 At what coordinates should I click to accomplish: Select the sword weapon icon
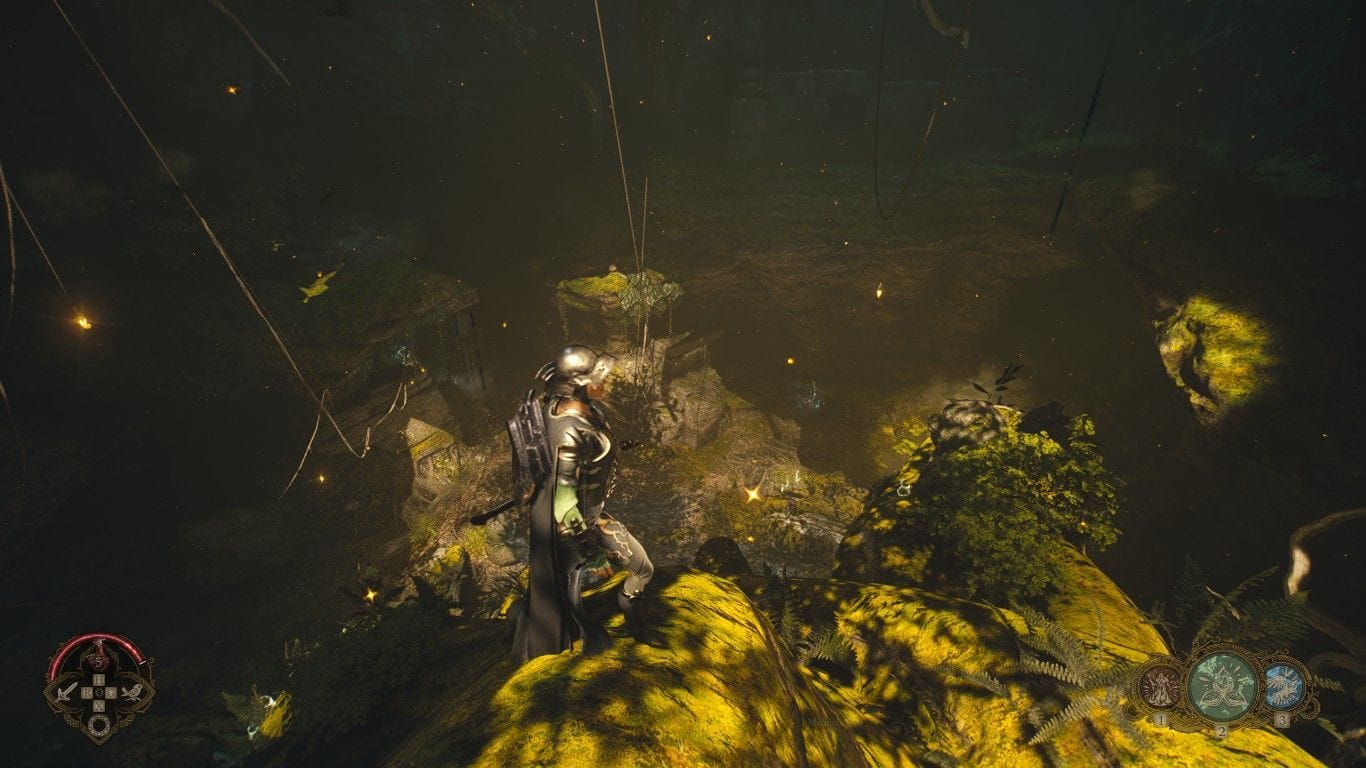pyautogui.click(x=67, y=691)
